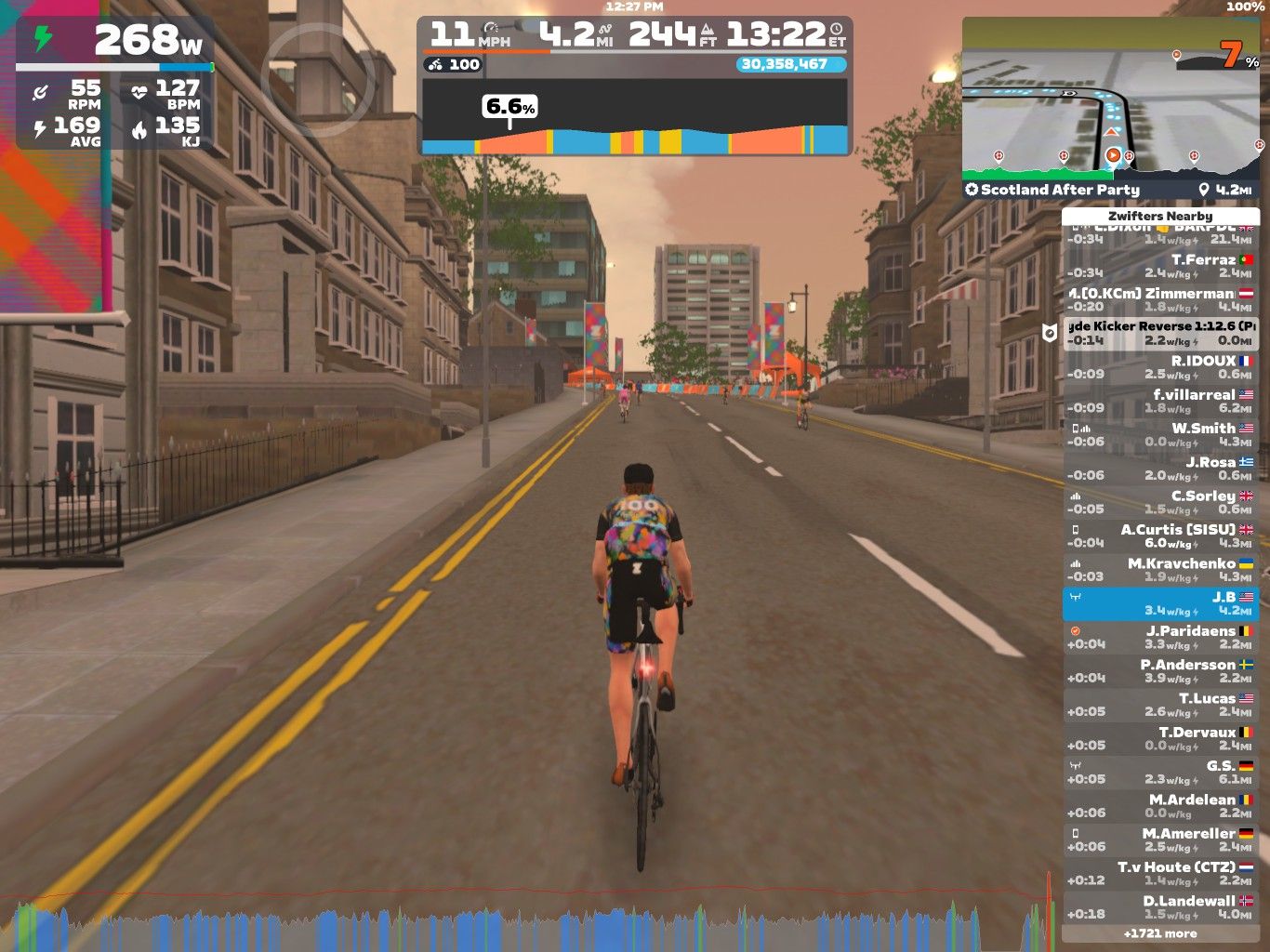
Task: Pick T.Lucas in Zwifters Nearby
Action: [1159, 705]
